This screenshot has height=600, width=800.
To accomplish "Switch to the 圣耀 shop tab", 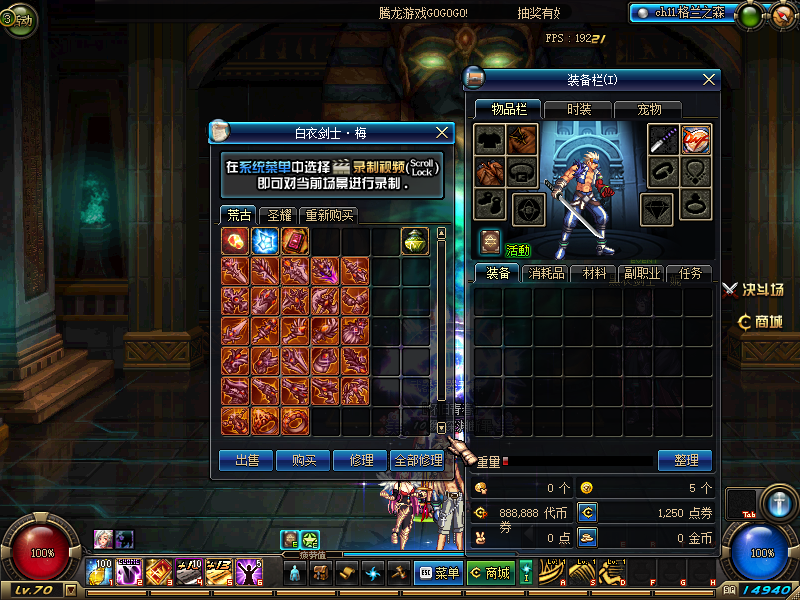I will click(275, 215).
